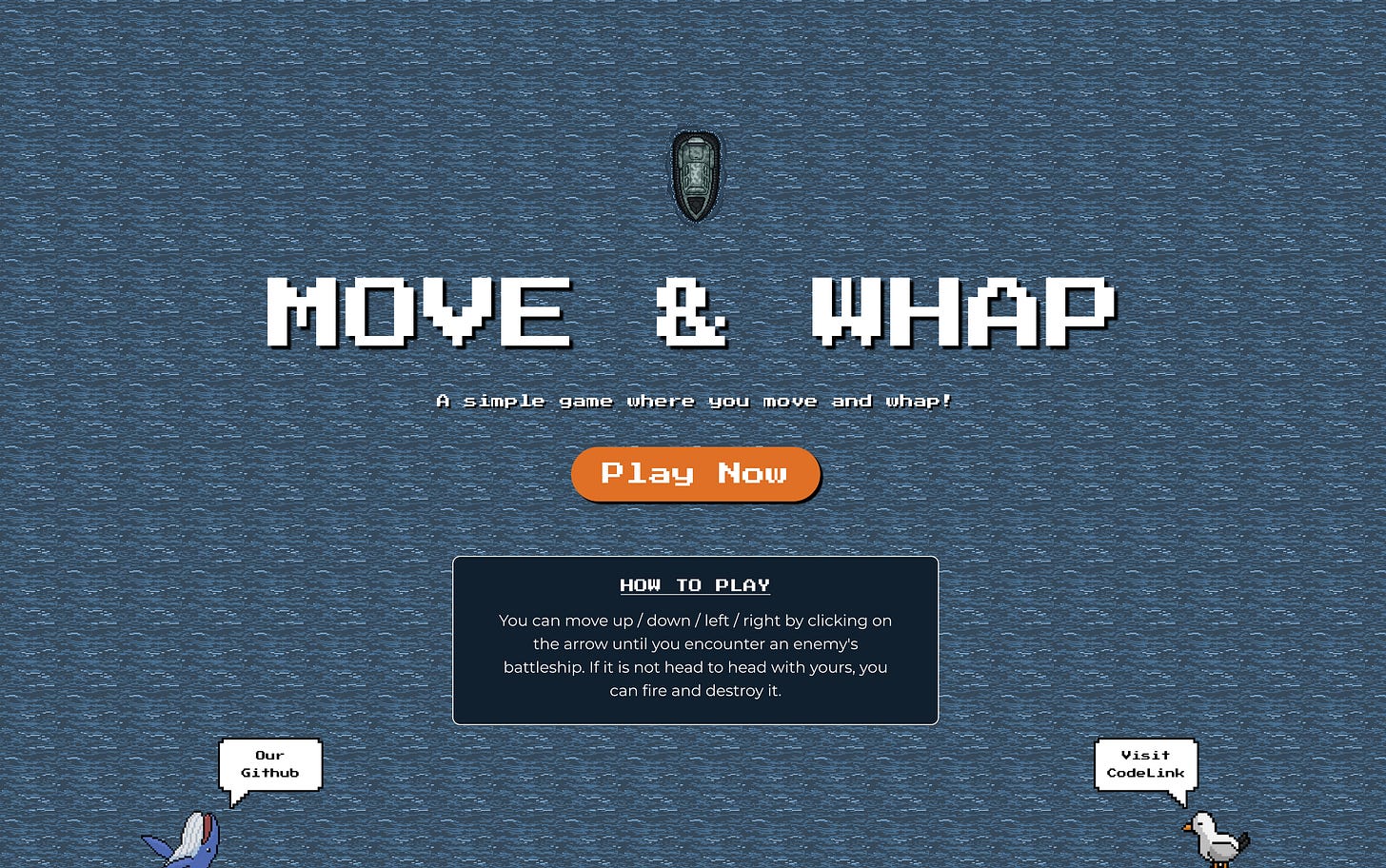Click inside the How to Play instructions panel

point(694,655)
